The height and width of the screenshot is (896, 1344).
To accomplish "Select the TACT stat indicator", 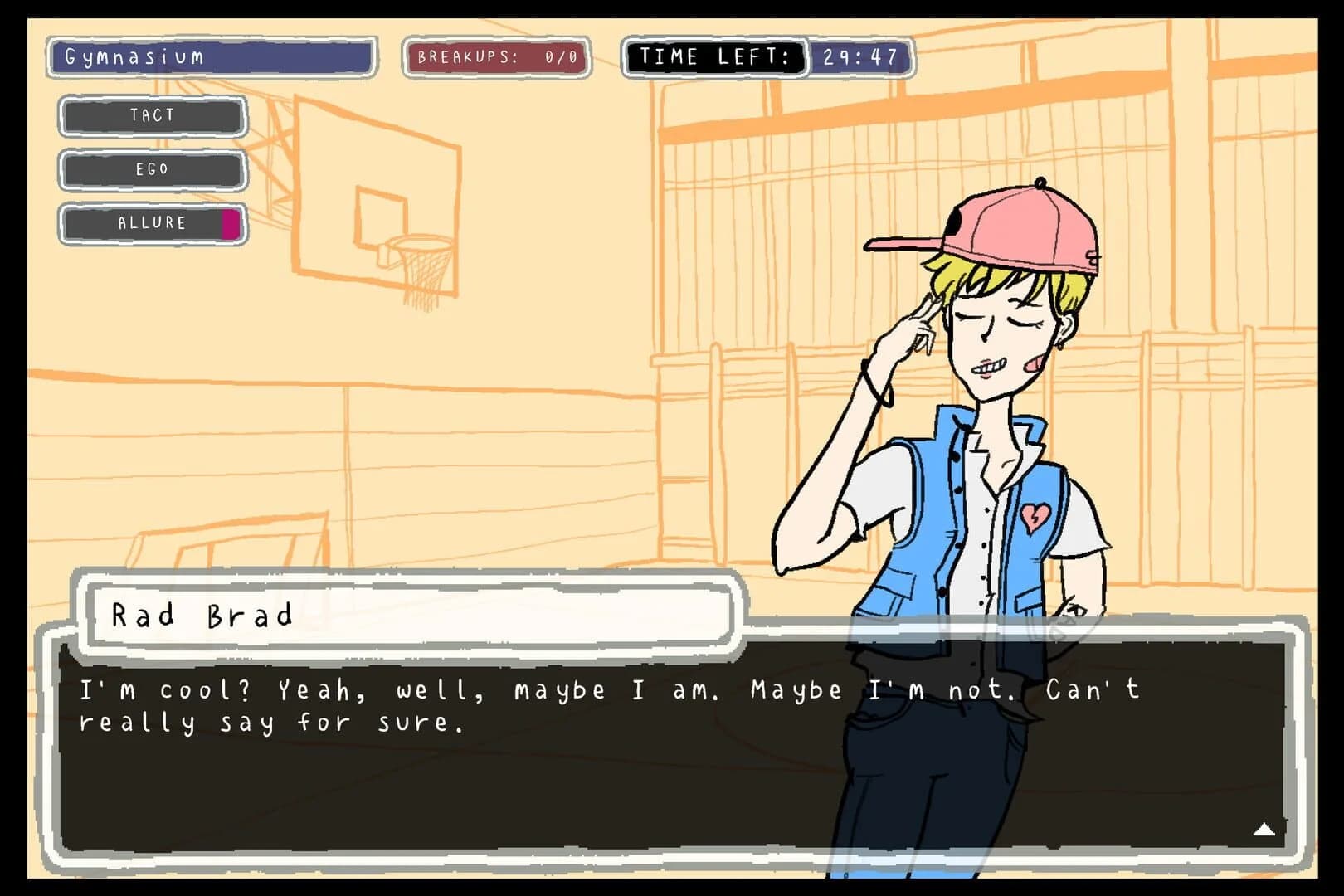I will (x=151, y=115).
